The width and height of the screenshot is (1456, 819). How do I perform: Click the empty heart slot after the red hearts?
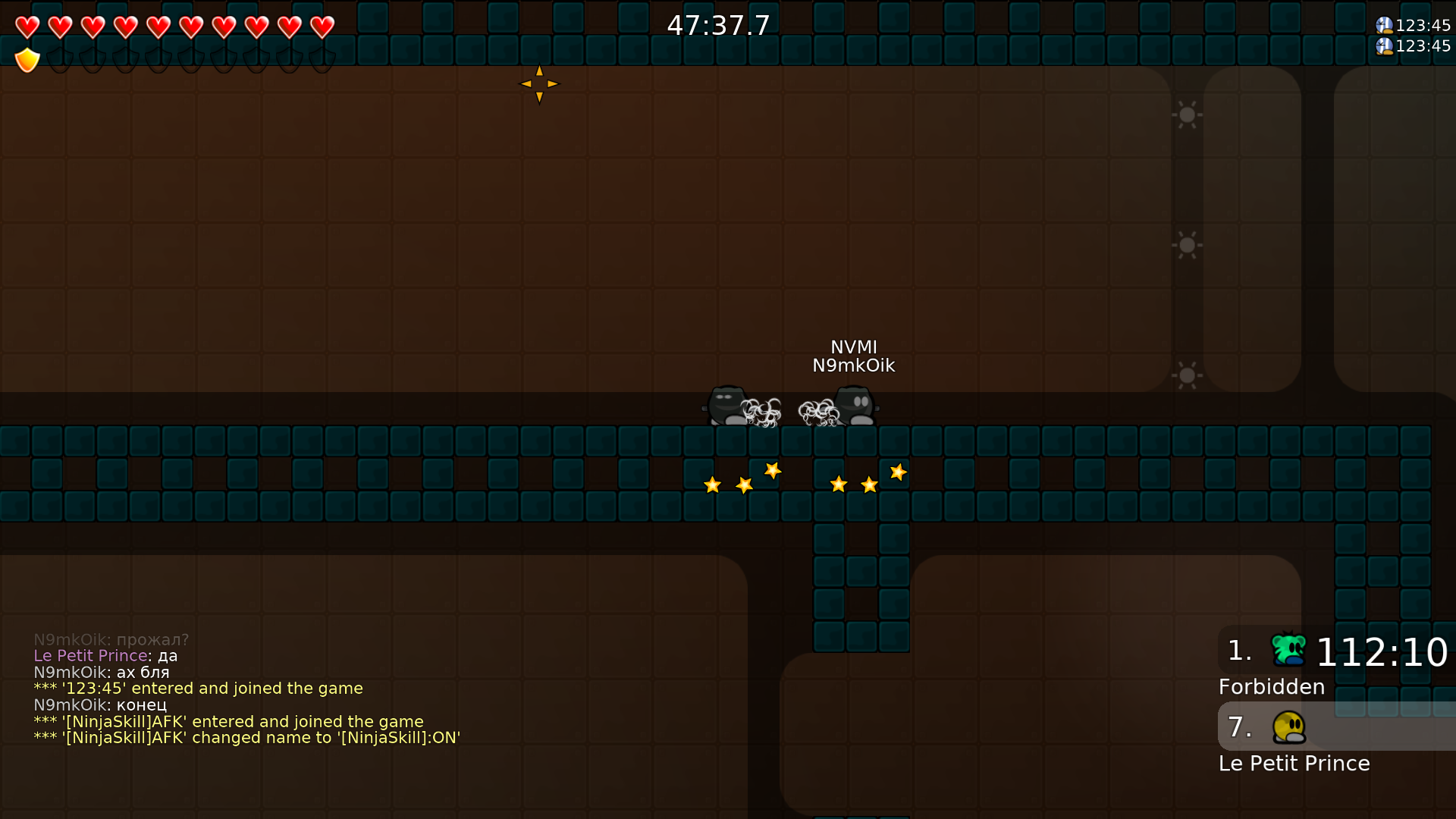click(x=355, y=27)
